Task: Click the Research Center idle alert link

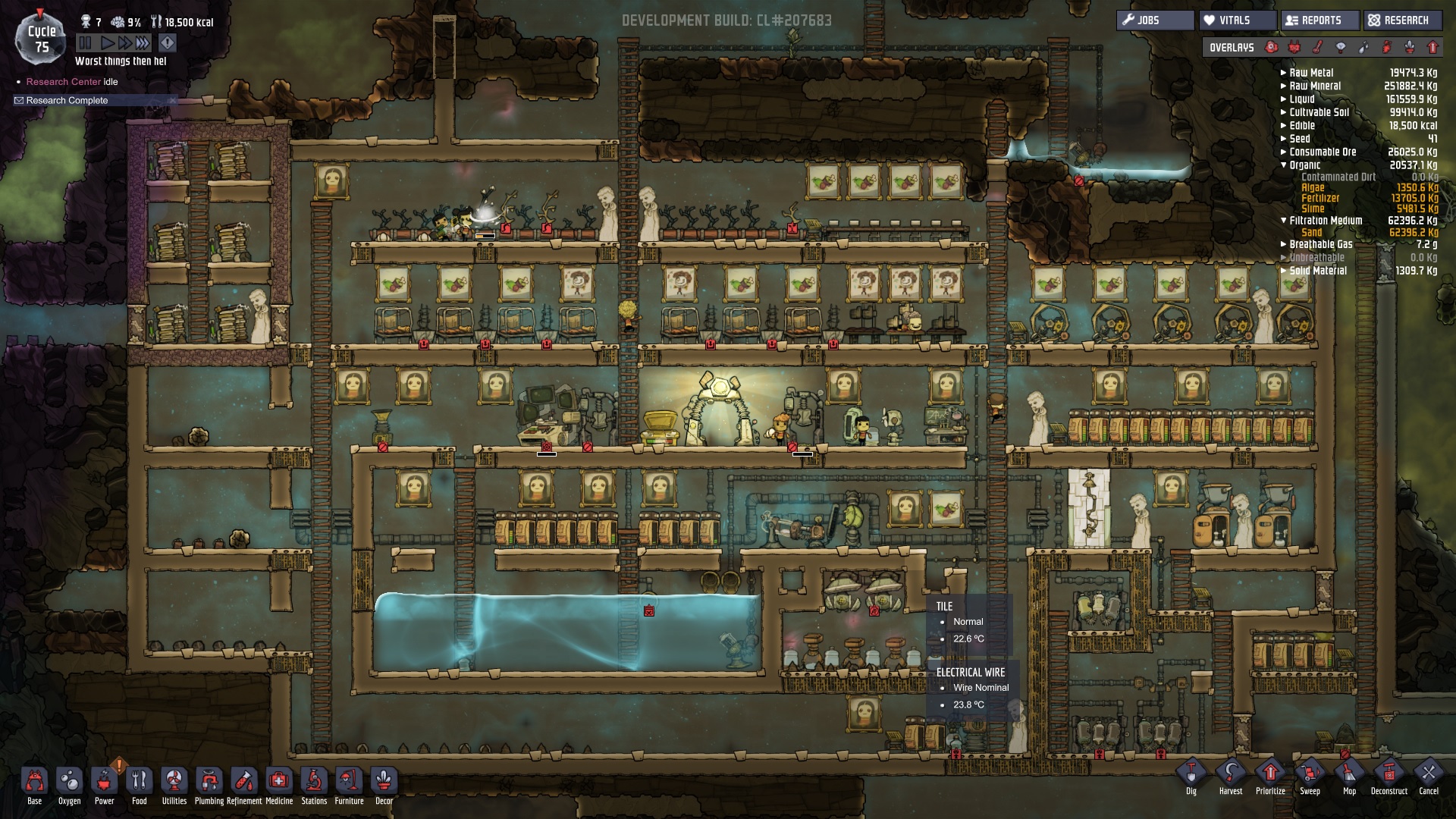Action: pos(64,82)
